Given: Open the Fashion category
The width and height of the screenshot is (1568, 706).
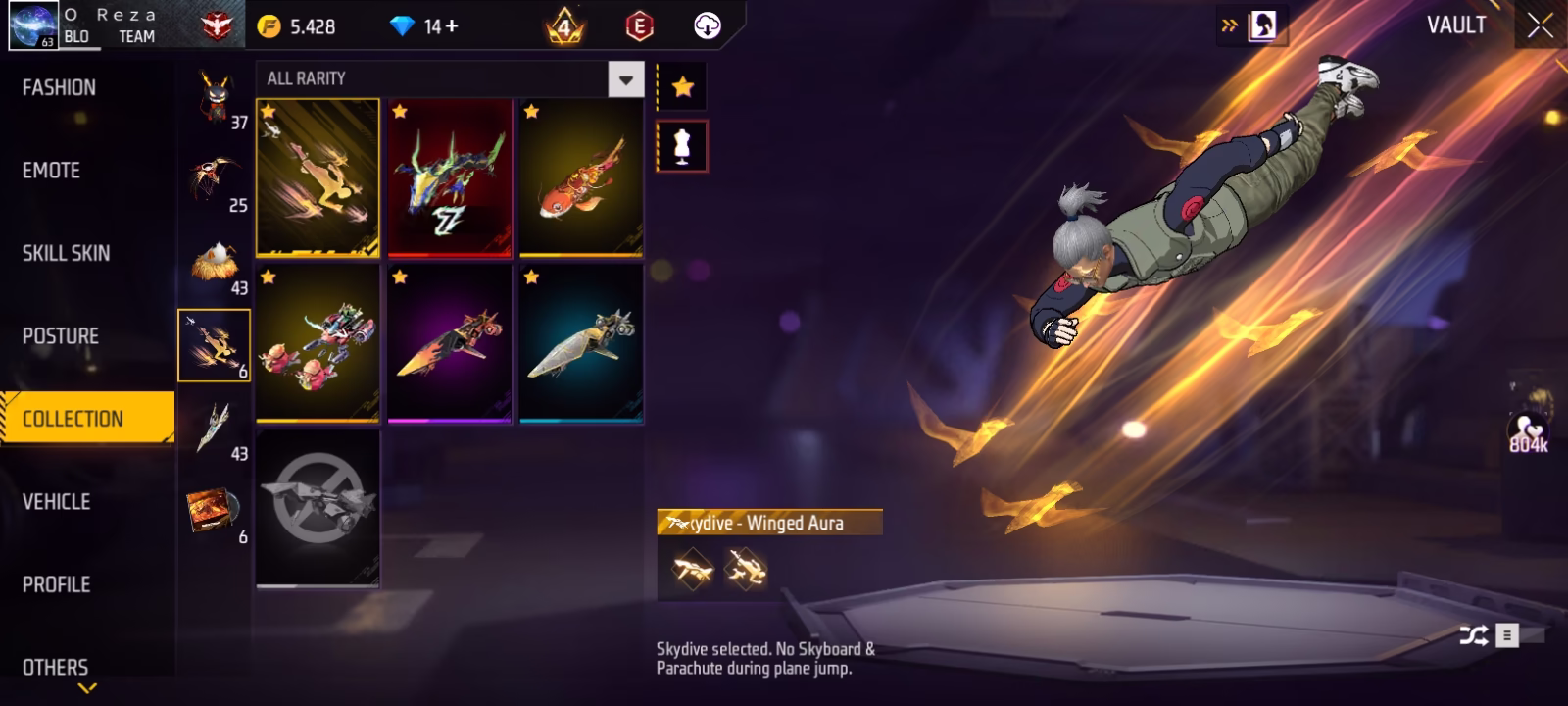Looking at the screenshot, I should pos(60,88).
